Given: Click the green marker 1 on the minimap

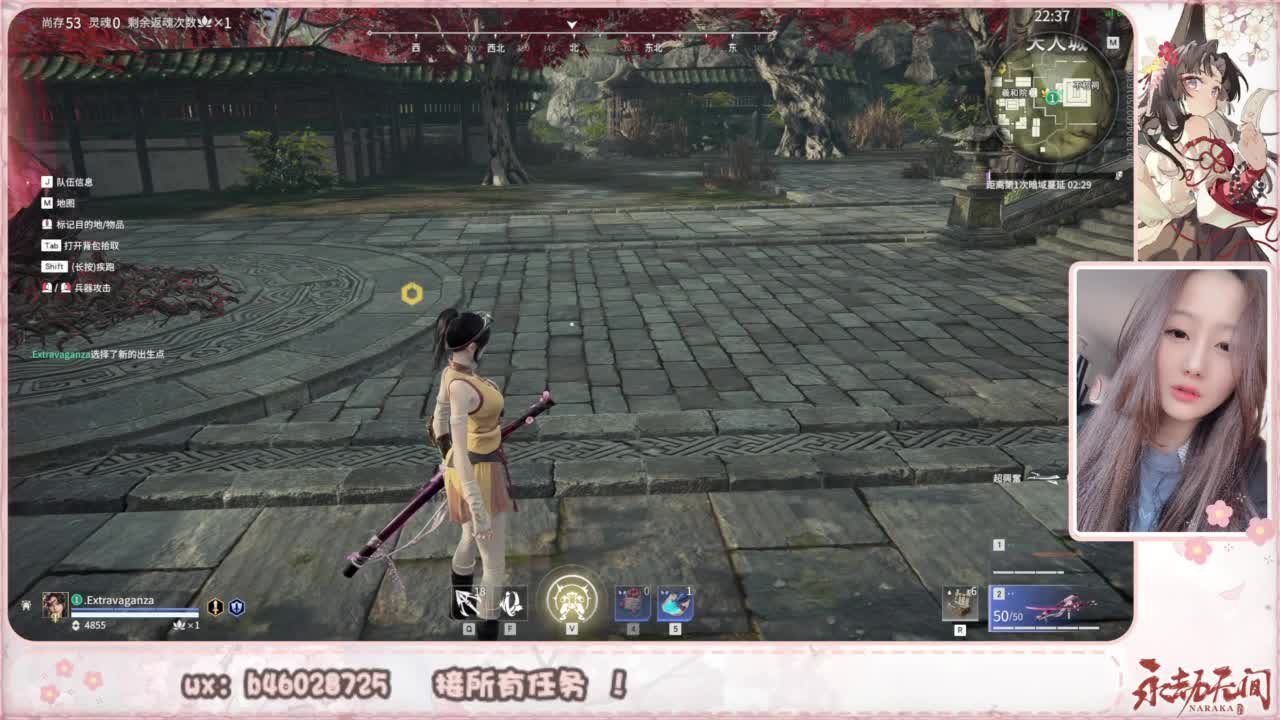Looking at the screenshot, I should pyautogui.click(x=1052, y=97).
